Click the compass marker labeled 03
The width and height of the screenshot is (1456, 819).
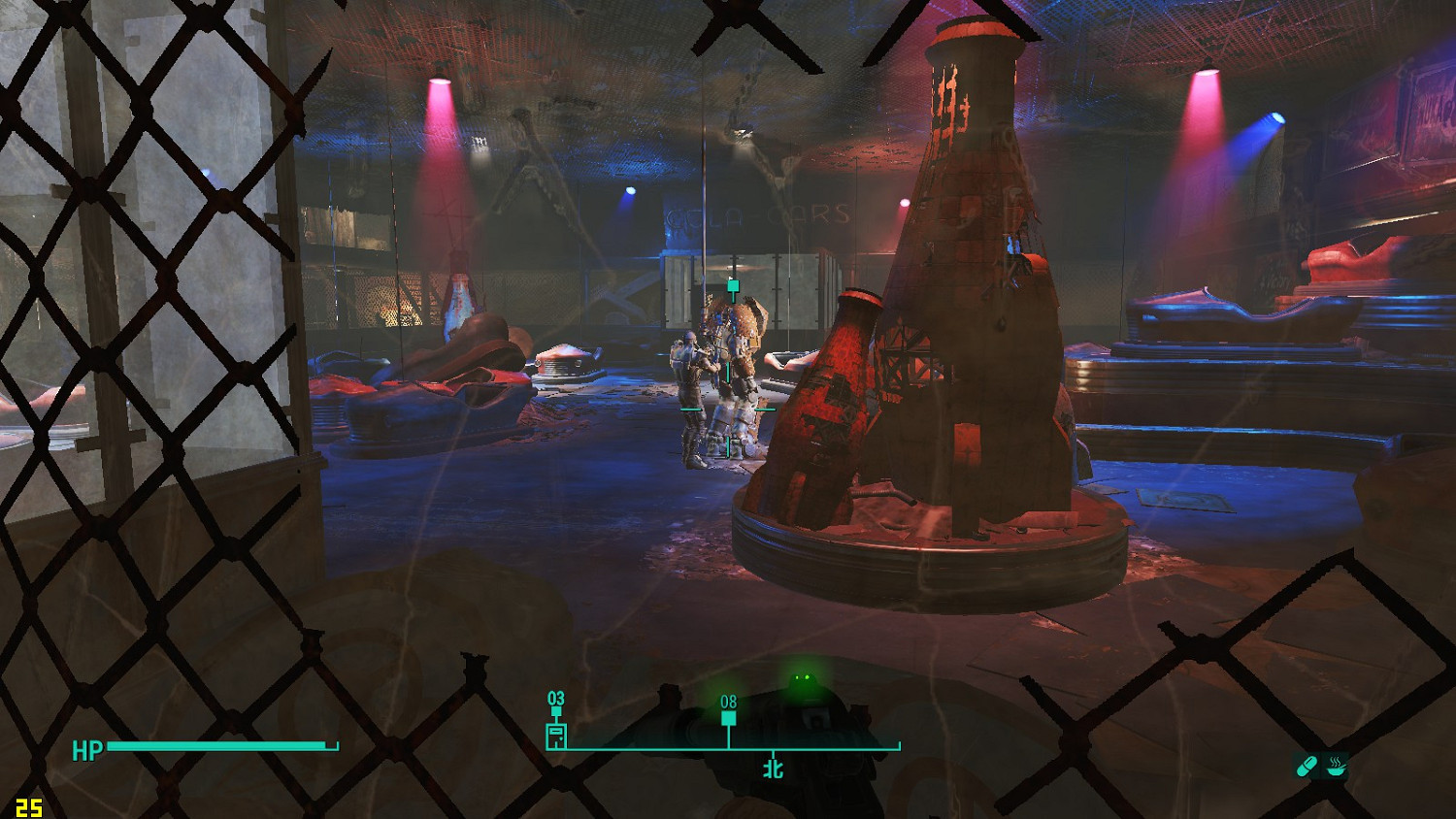coord(556,735)
